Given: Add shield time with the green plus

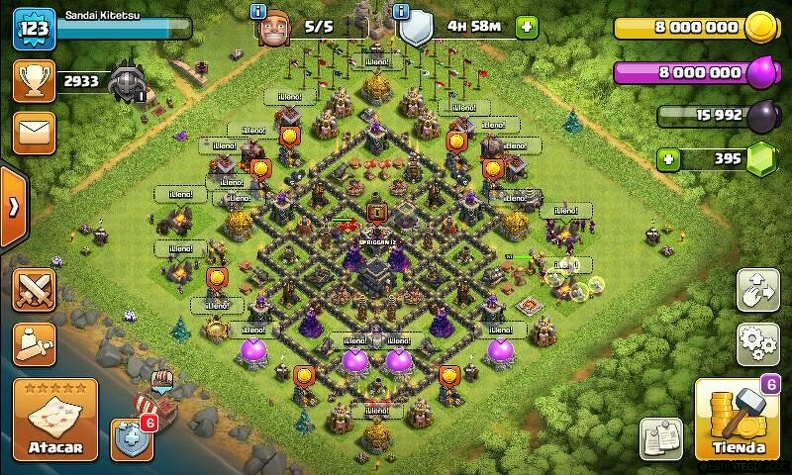Looking at the screenshot, I should point(527,27).
